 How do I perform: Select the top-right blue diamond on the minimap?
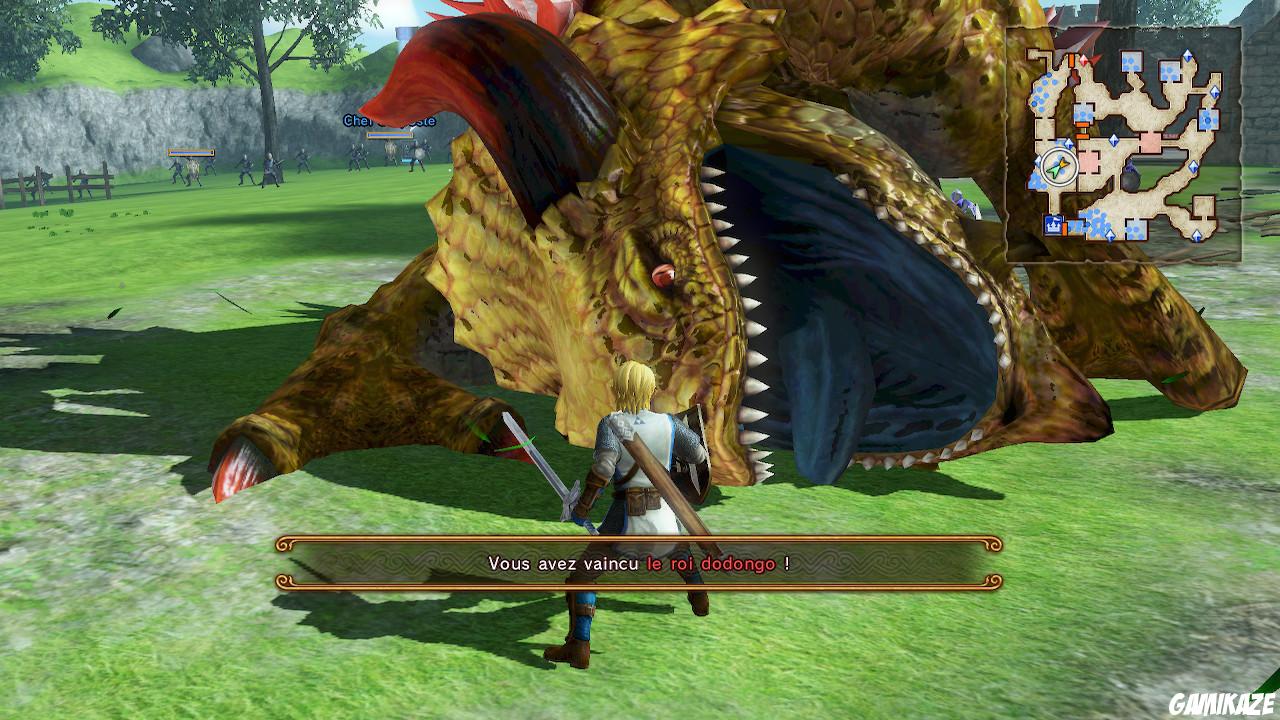[x=1187, y=55]
